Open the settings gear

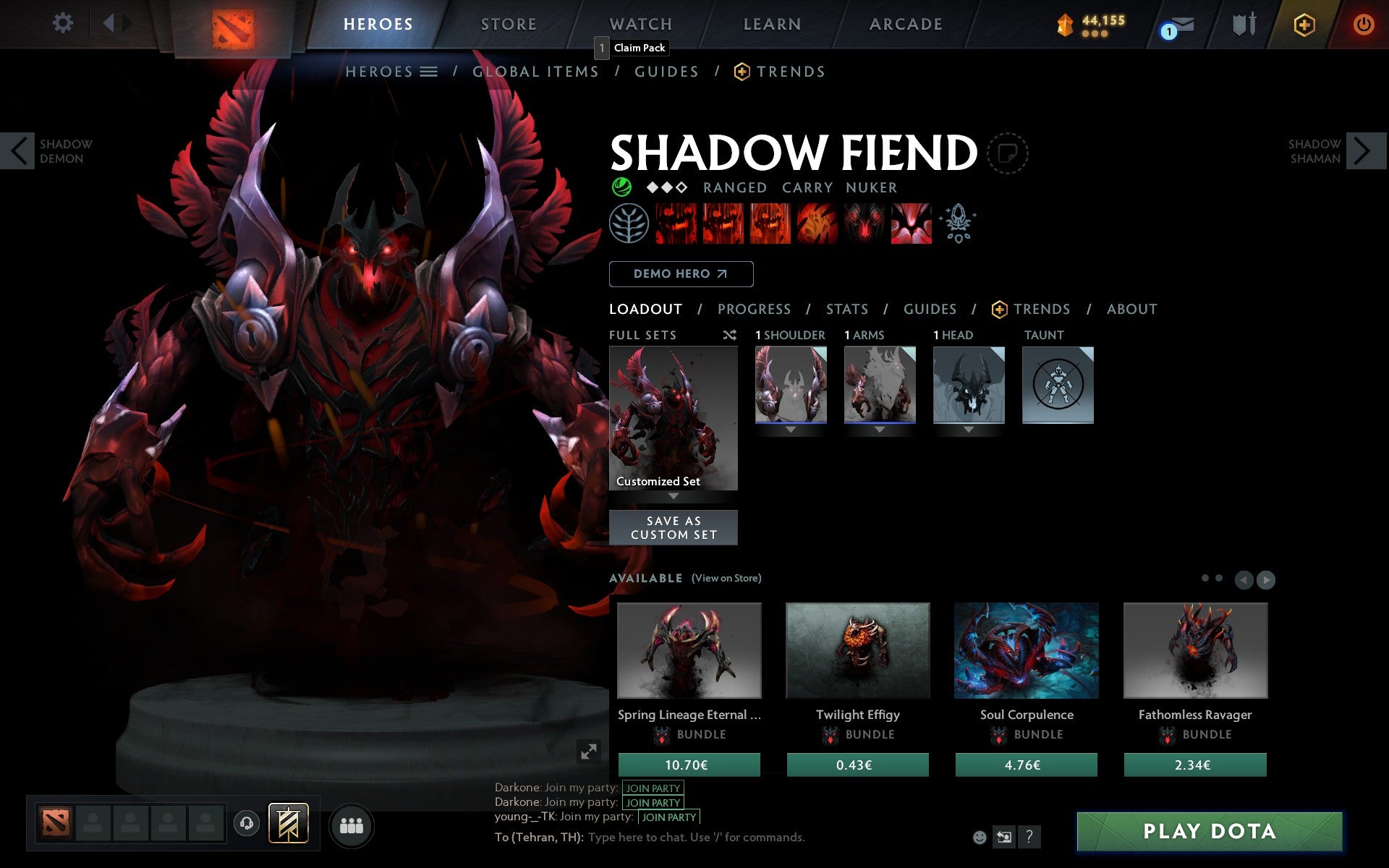pyautogui.click(x=64, y=24)
